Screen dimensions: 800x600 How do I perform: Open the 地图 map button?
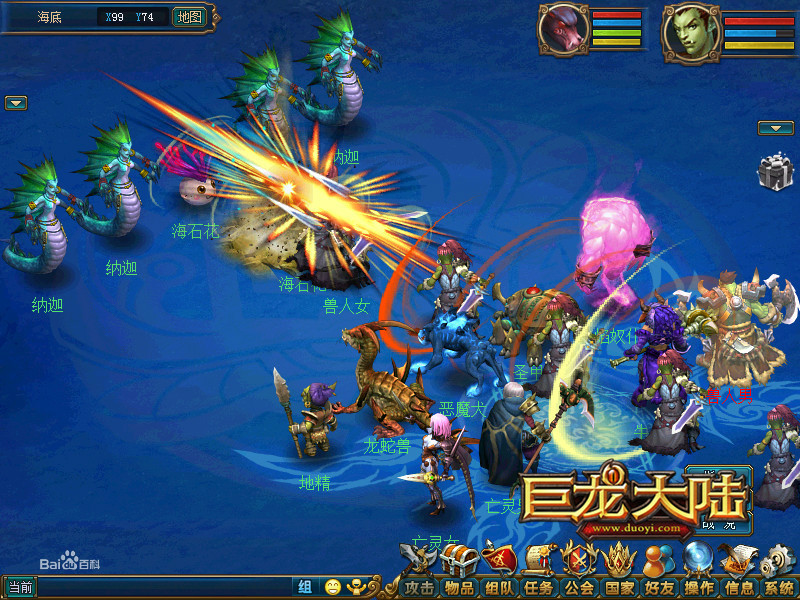pyautogui.click(x=188, y=17)
